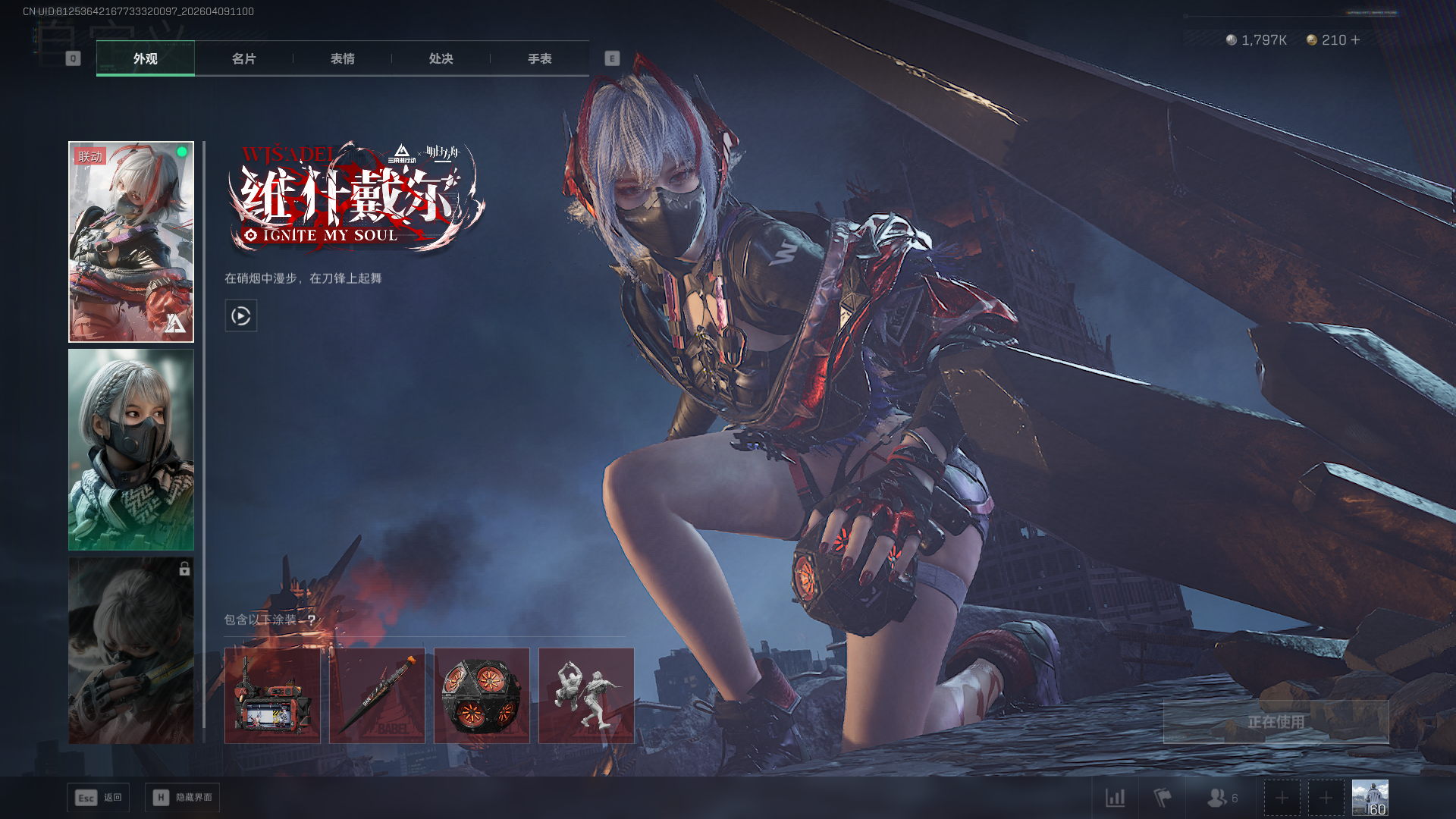View the included execution animation item
This screenshot has height=819, width=1456.
[586, 695]
